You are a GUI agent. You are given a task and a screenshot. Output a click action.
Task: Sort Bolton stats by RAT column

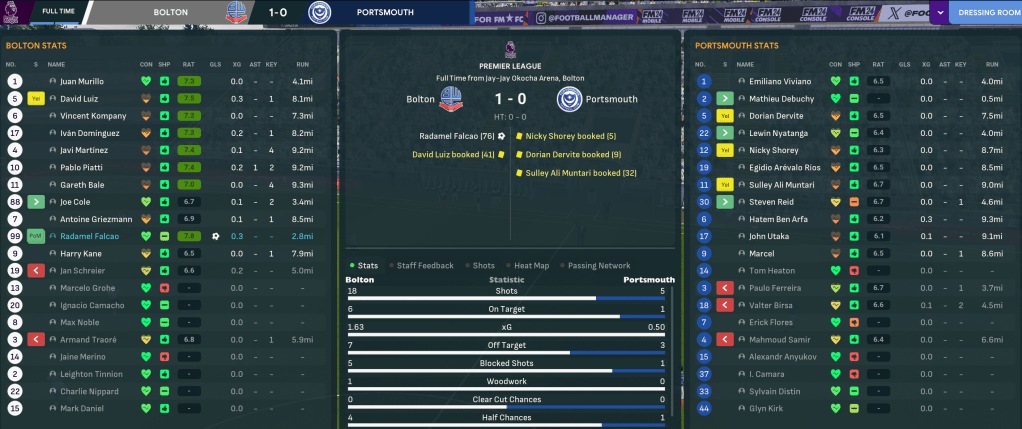coord(186,63)
